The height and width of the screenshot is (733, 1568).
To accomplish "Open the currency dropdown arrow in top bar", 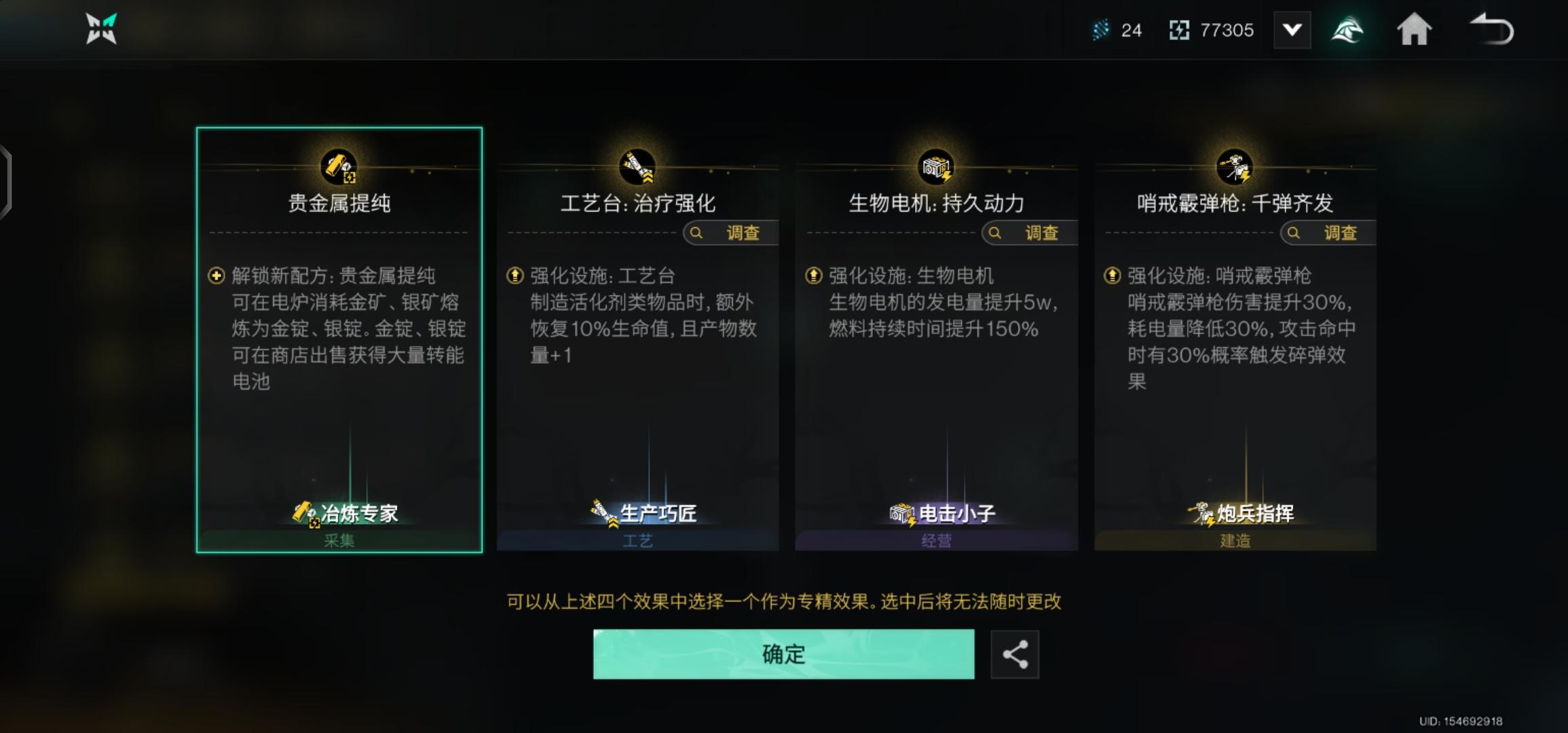I will tap(1292, 30).
